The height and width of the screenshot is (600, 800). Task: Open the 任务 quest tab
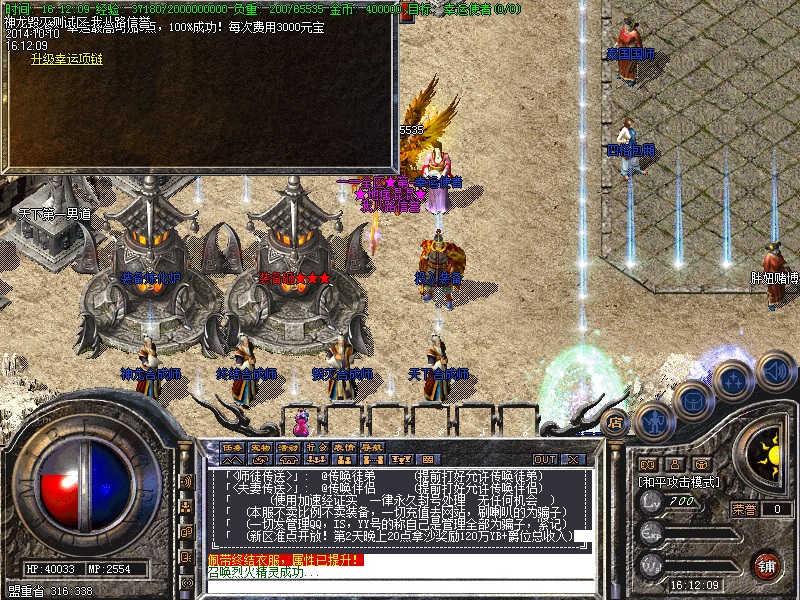coord(233,447)
